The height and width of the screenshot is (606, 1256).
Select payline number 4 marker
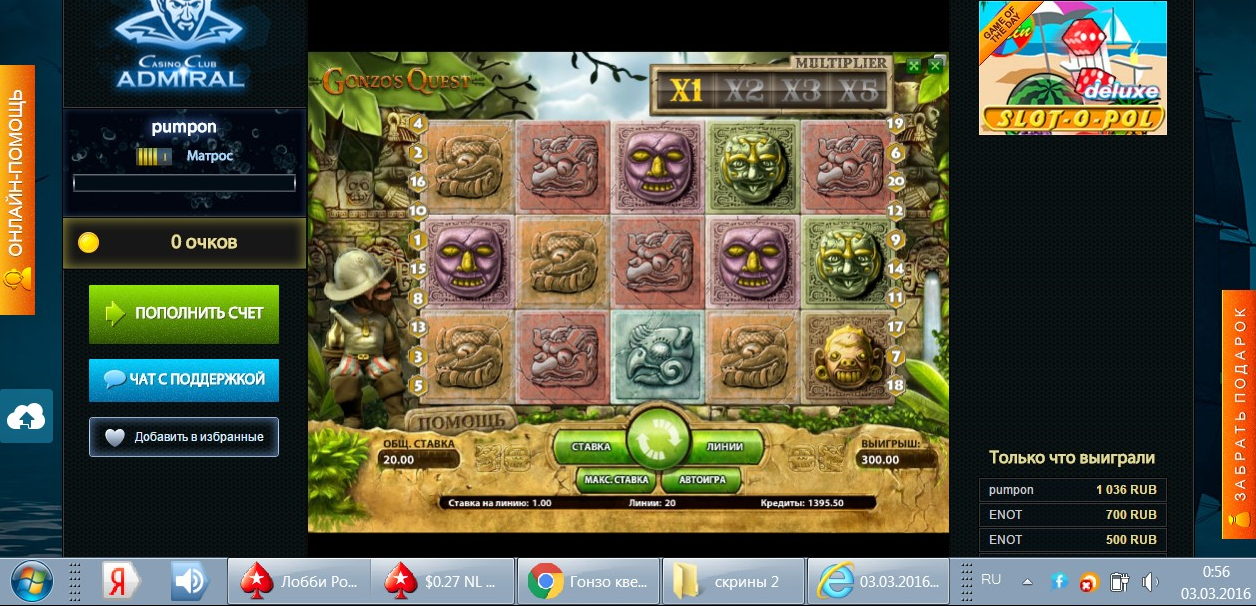pyautogui.click(x=417, y=124)
